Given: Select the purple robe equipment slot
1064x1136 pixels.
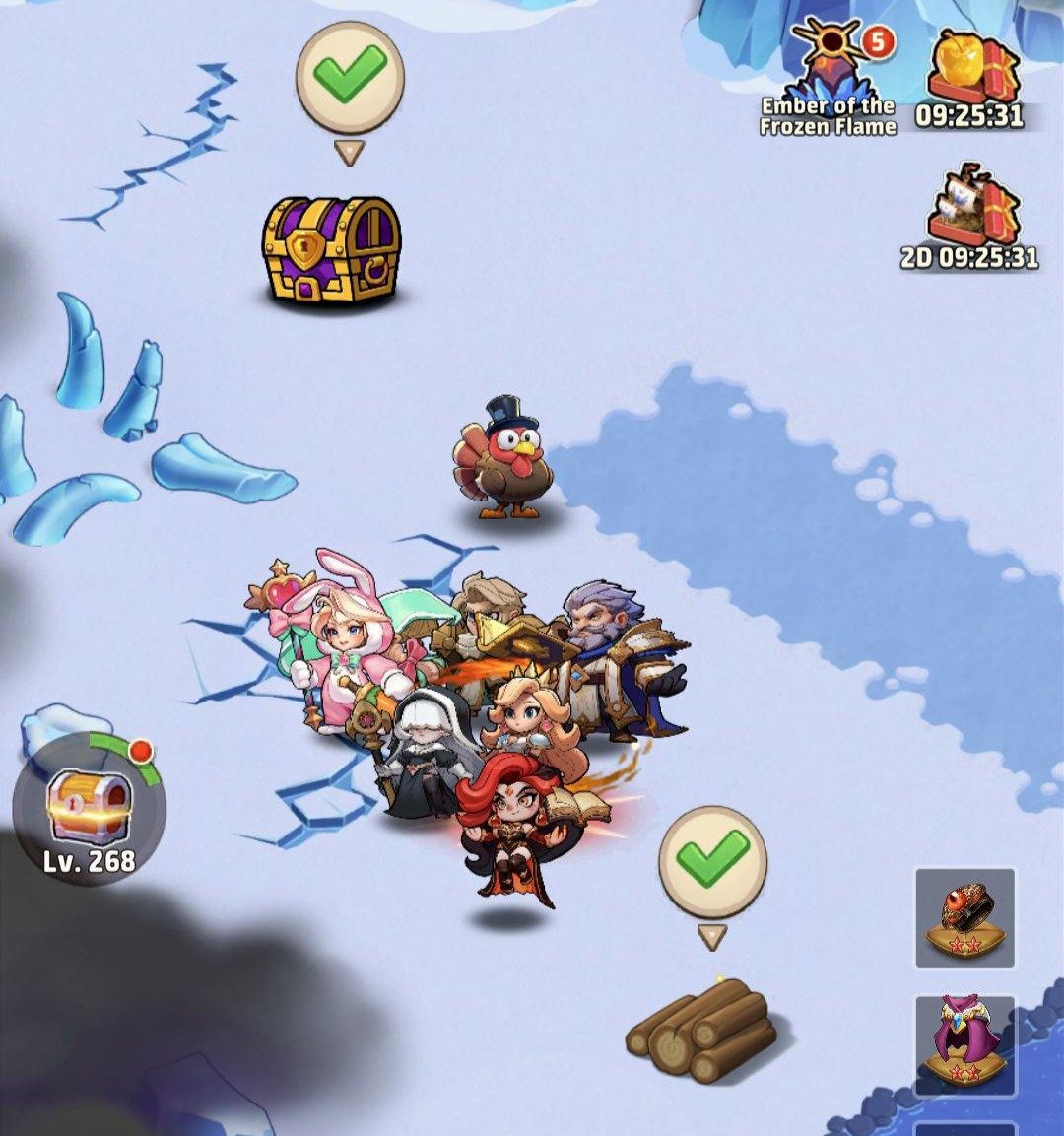Looking at the screenshot, I should (964, 1044).
